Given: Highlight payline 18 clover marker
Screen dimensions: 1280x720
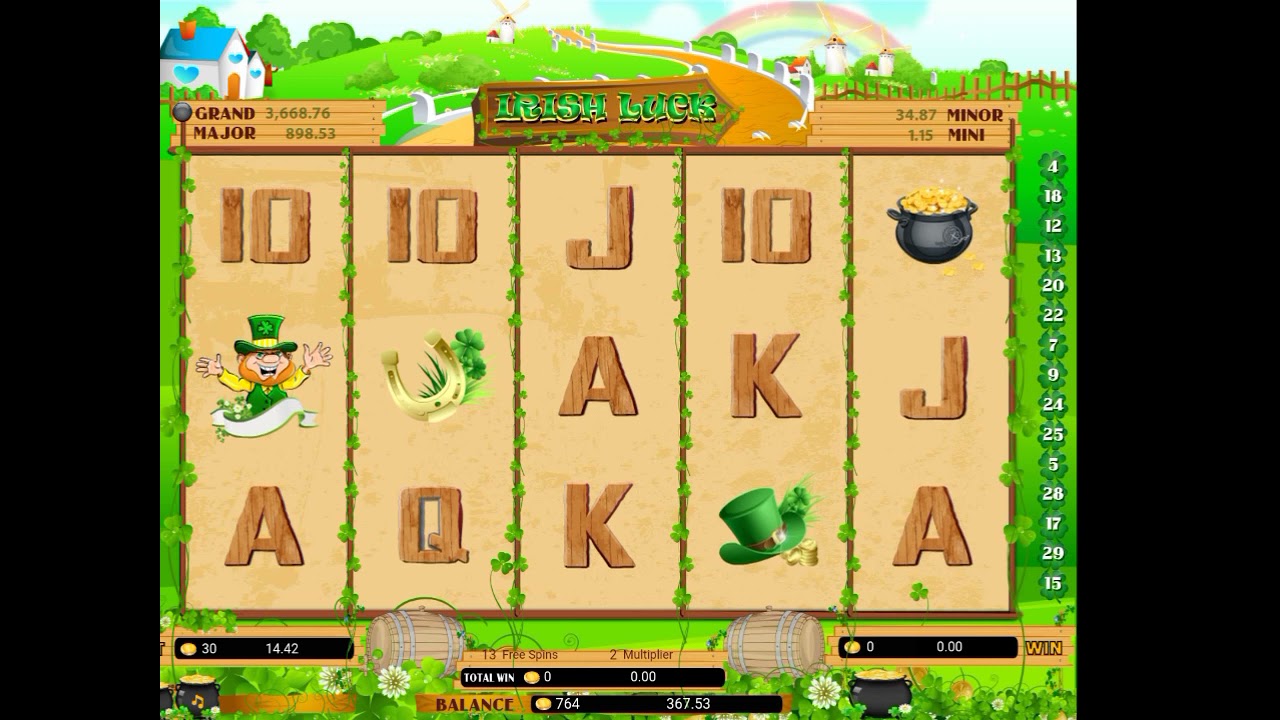Looking at the screenshot, I should point(1052,196).
